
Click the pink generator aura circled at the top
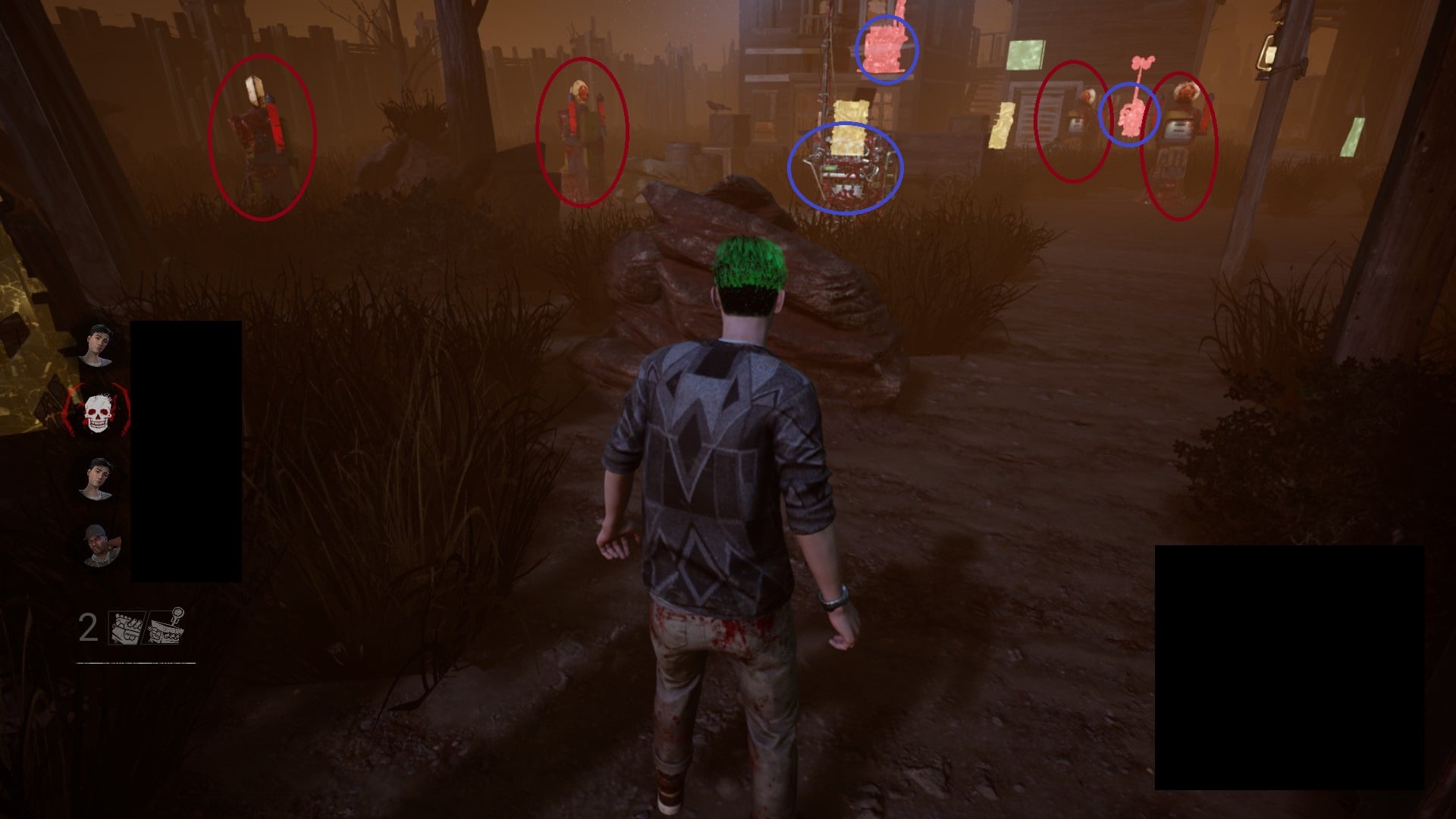(884, 49)
